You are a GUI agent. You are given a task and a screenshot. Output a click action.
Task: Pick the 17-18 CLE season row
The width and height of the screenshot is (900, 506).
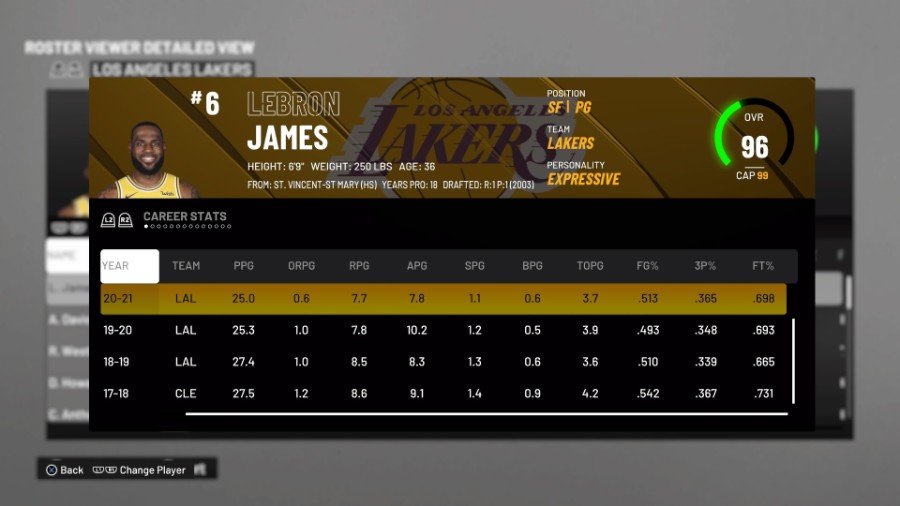click(443, 394)
